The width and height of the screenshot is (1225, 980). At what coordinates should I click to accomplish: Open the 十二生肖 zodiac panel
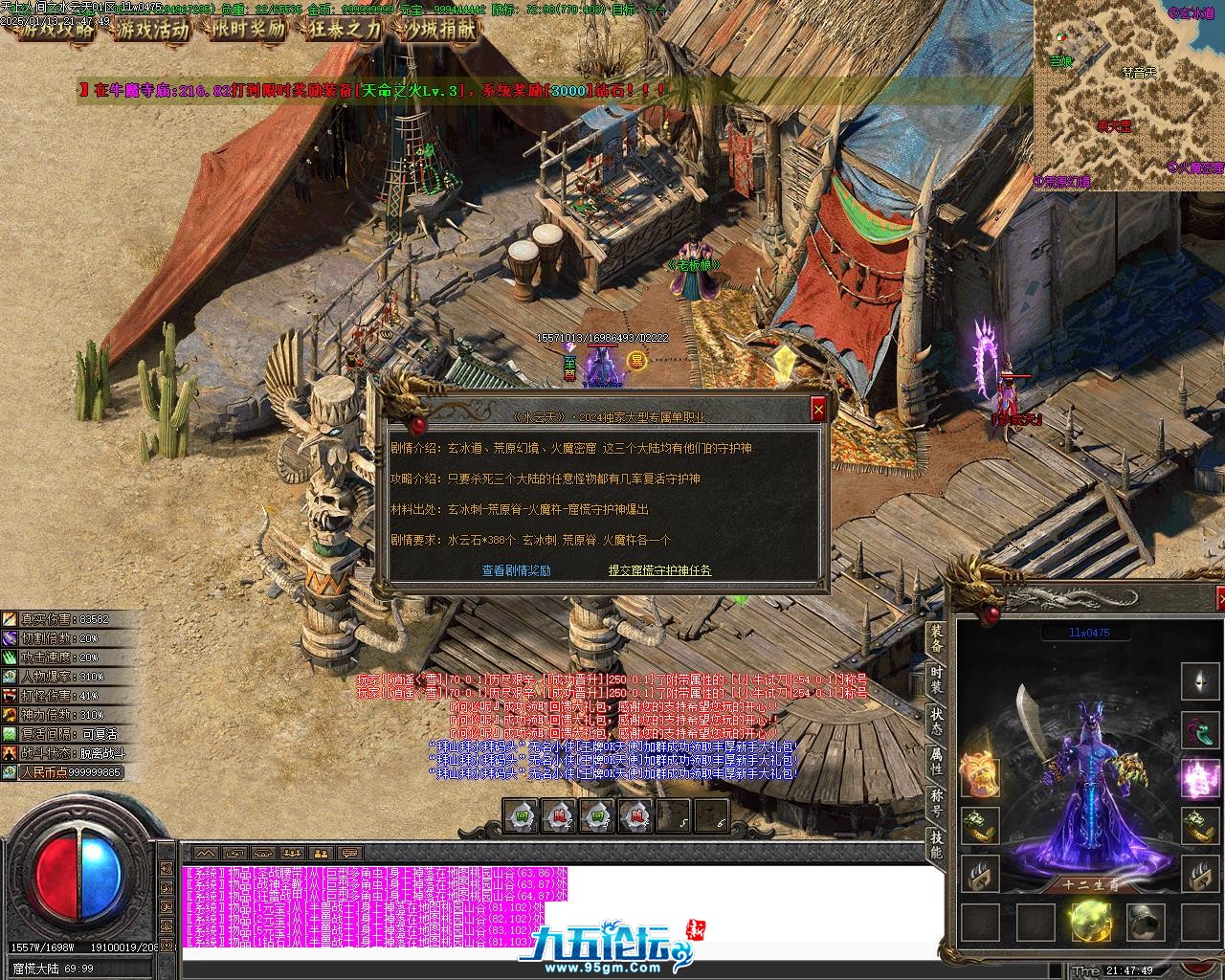[x=1090, y=885]
